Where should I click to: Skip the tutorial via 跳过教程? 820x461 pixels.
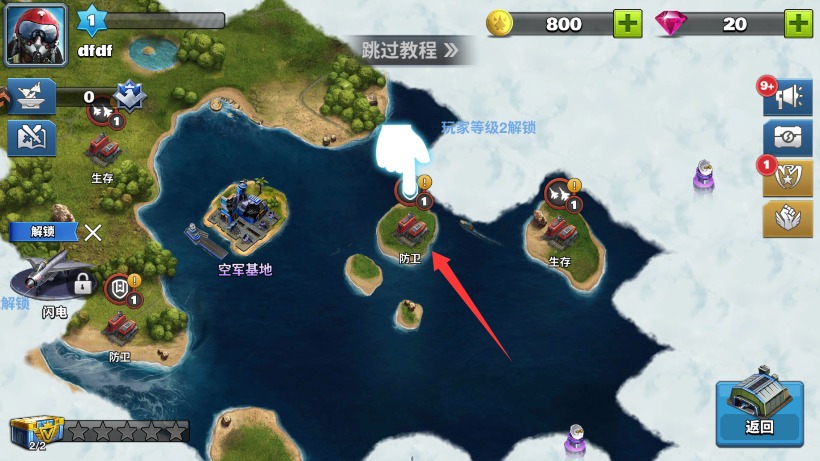click(x=410, y=50)
